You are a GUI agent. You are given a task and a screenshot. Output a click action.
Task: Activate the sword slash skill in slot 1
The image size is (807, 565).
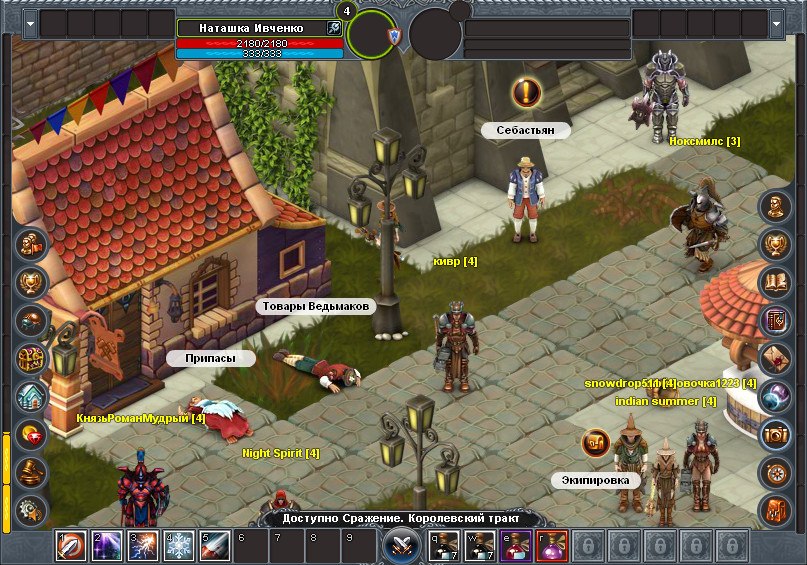point(71,546)
